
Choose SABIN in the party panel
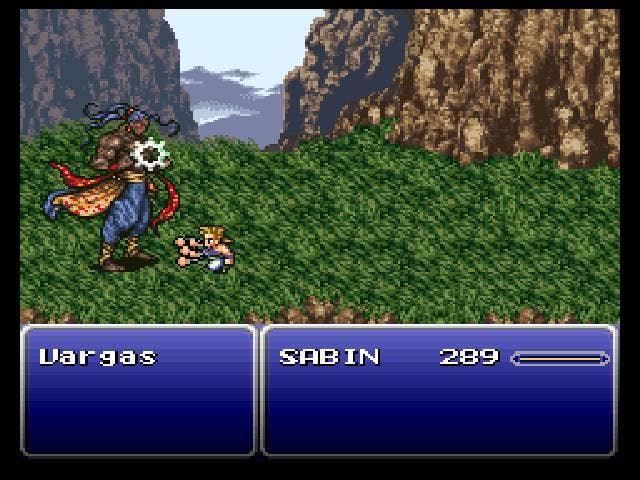point(329,357)
